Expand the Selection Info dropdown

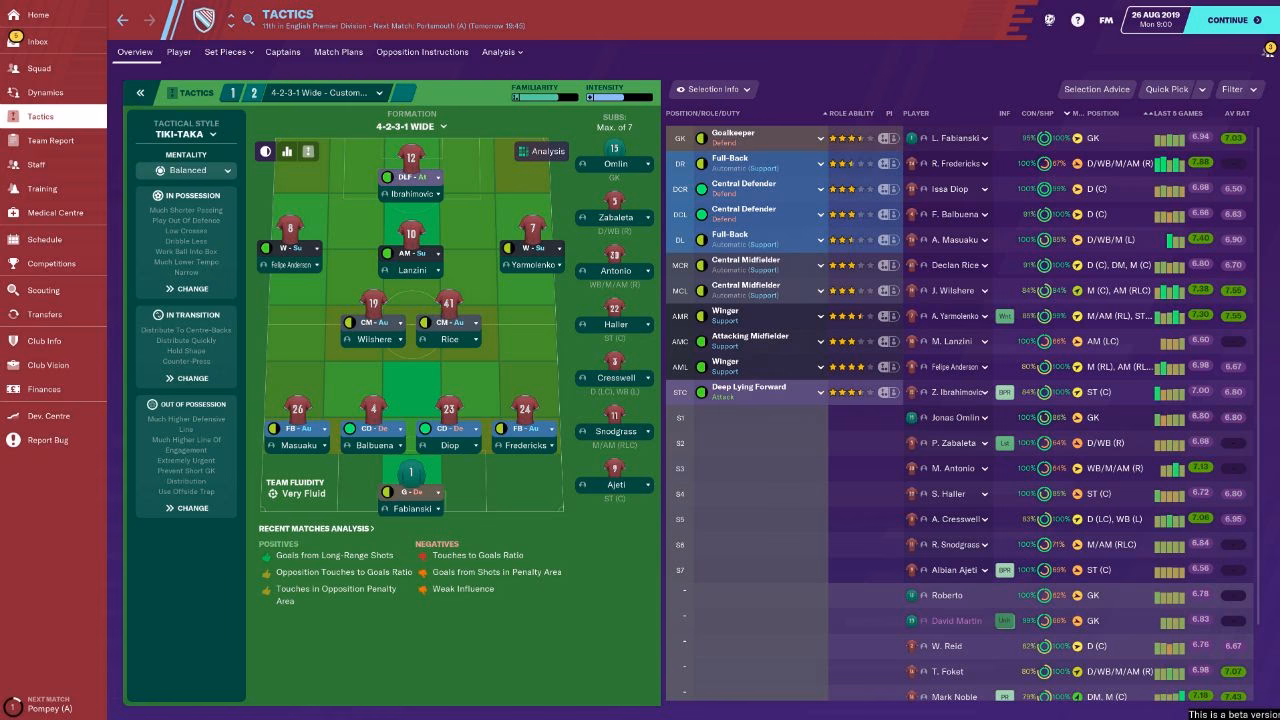point(711,89)
